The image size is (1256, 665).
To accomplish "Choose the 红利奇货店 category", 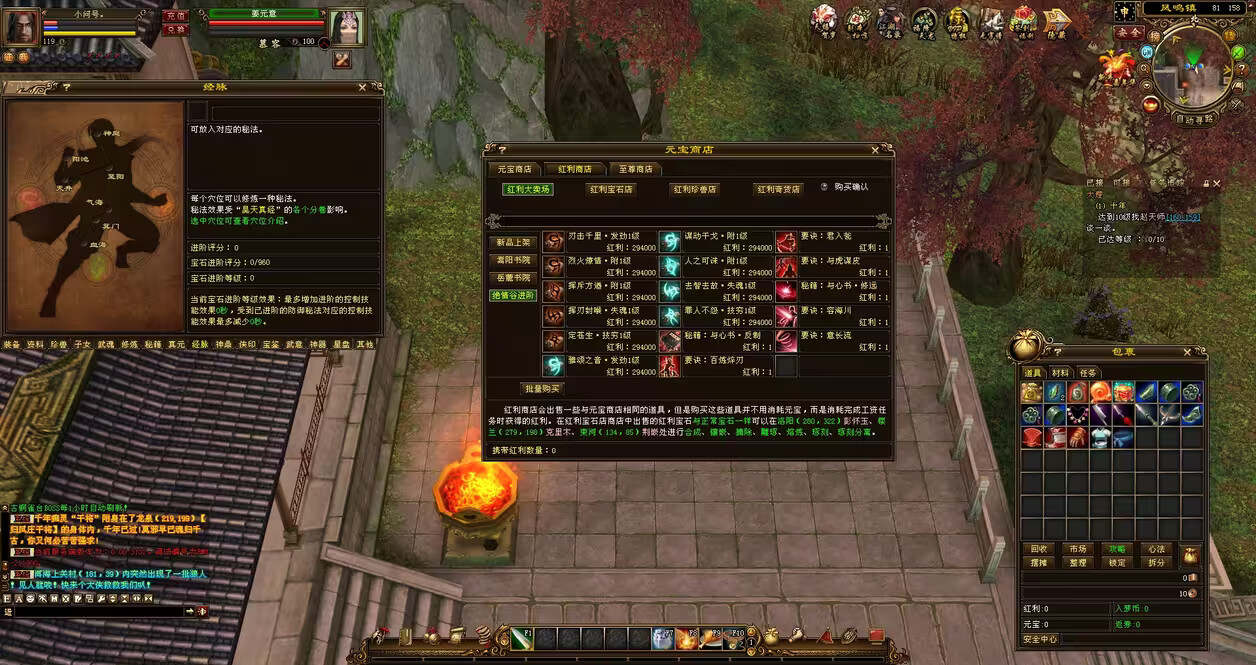I will (x=778, y=189).
